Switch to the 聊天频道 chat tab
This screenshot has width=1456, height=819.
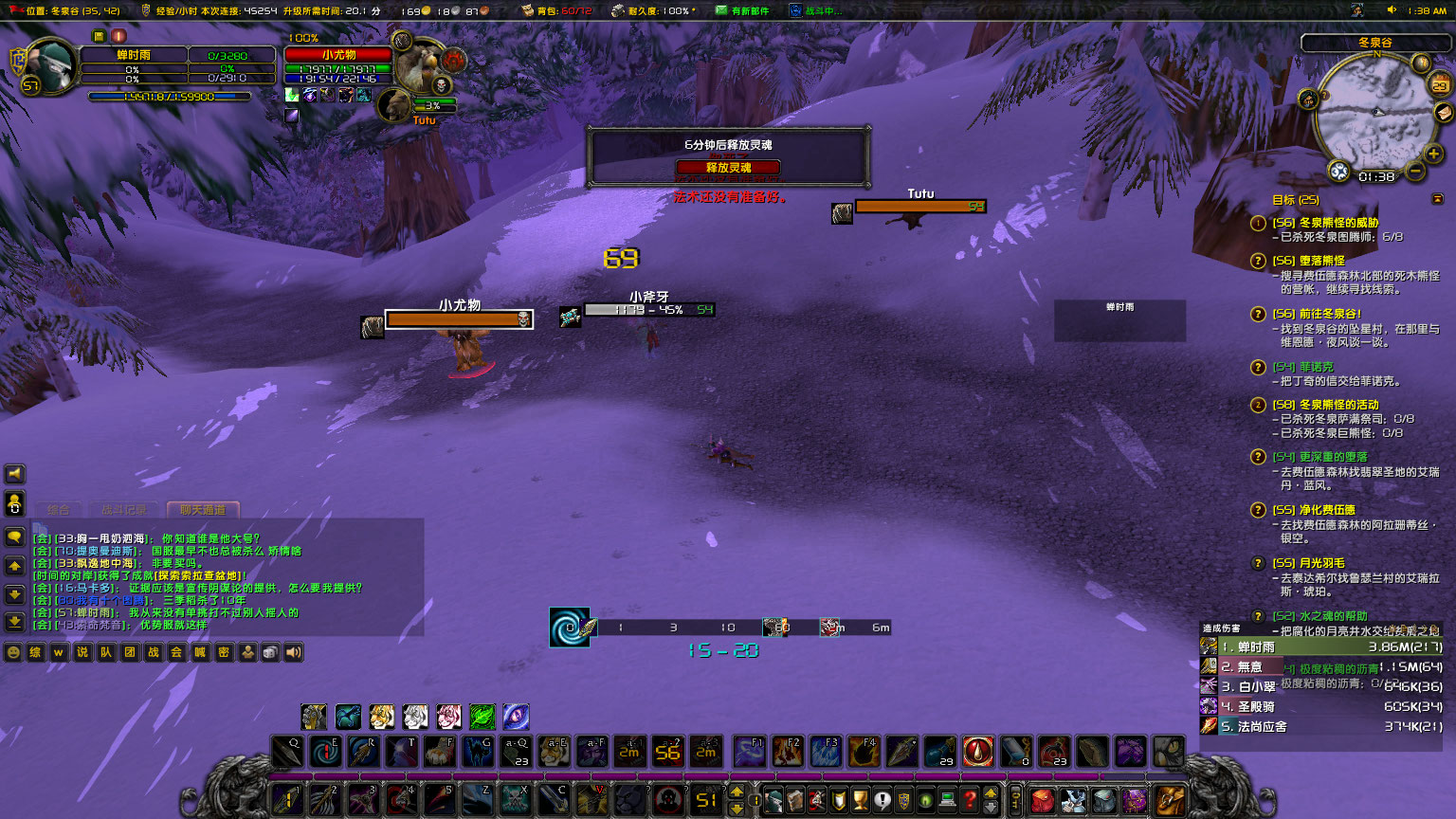click(x=203, y=509)
